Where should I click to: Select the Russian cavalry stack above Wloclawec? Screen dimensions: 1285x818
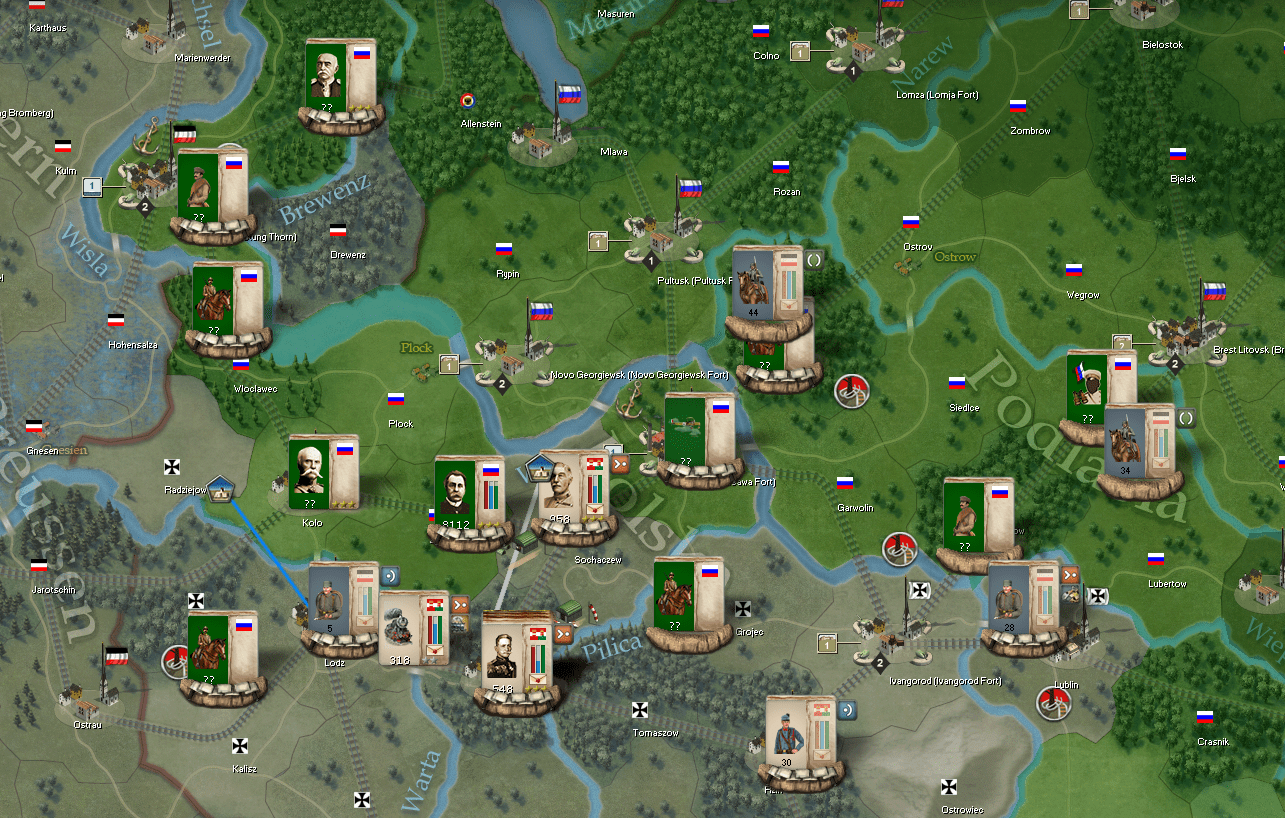click(226, 302)
